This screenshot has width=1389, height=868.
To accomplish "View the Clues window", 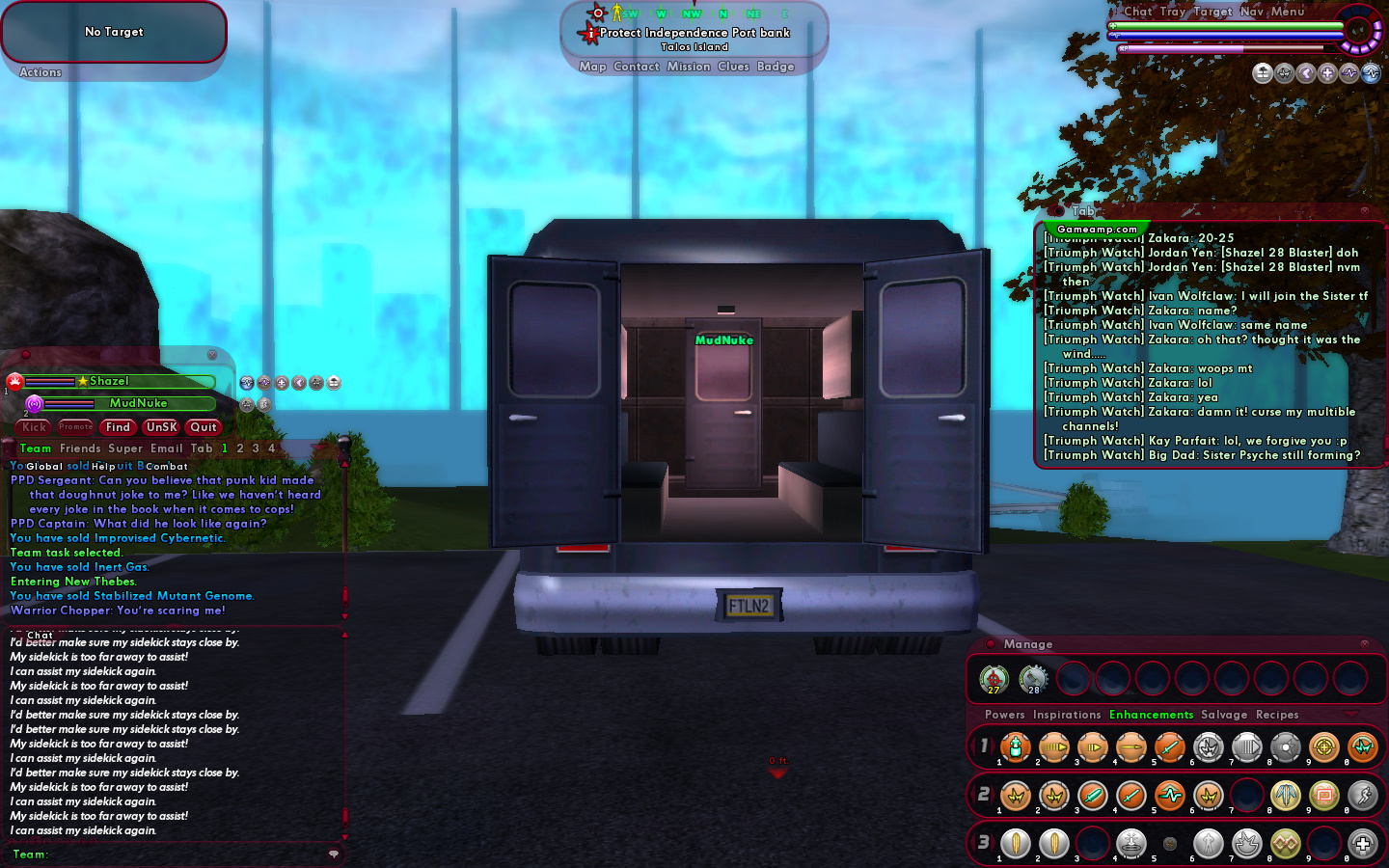I will click(733, 67).
